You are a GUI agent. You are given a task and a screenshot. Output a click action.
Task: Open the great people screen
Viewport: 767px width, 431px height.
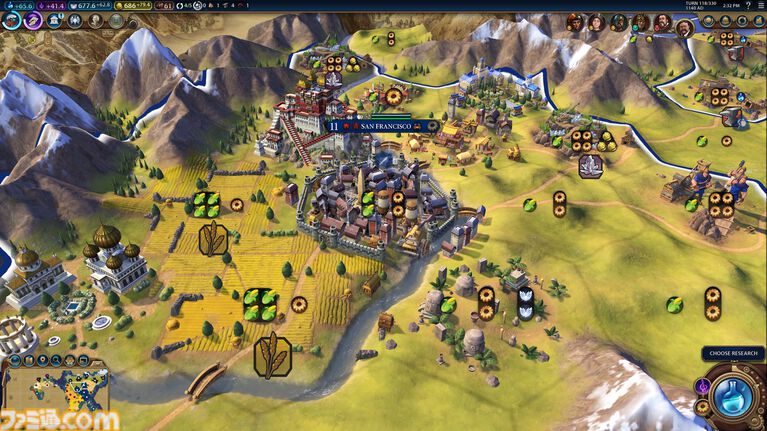95,20
